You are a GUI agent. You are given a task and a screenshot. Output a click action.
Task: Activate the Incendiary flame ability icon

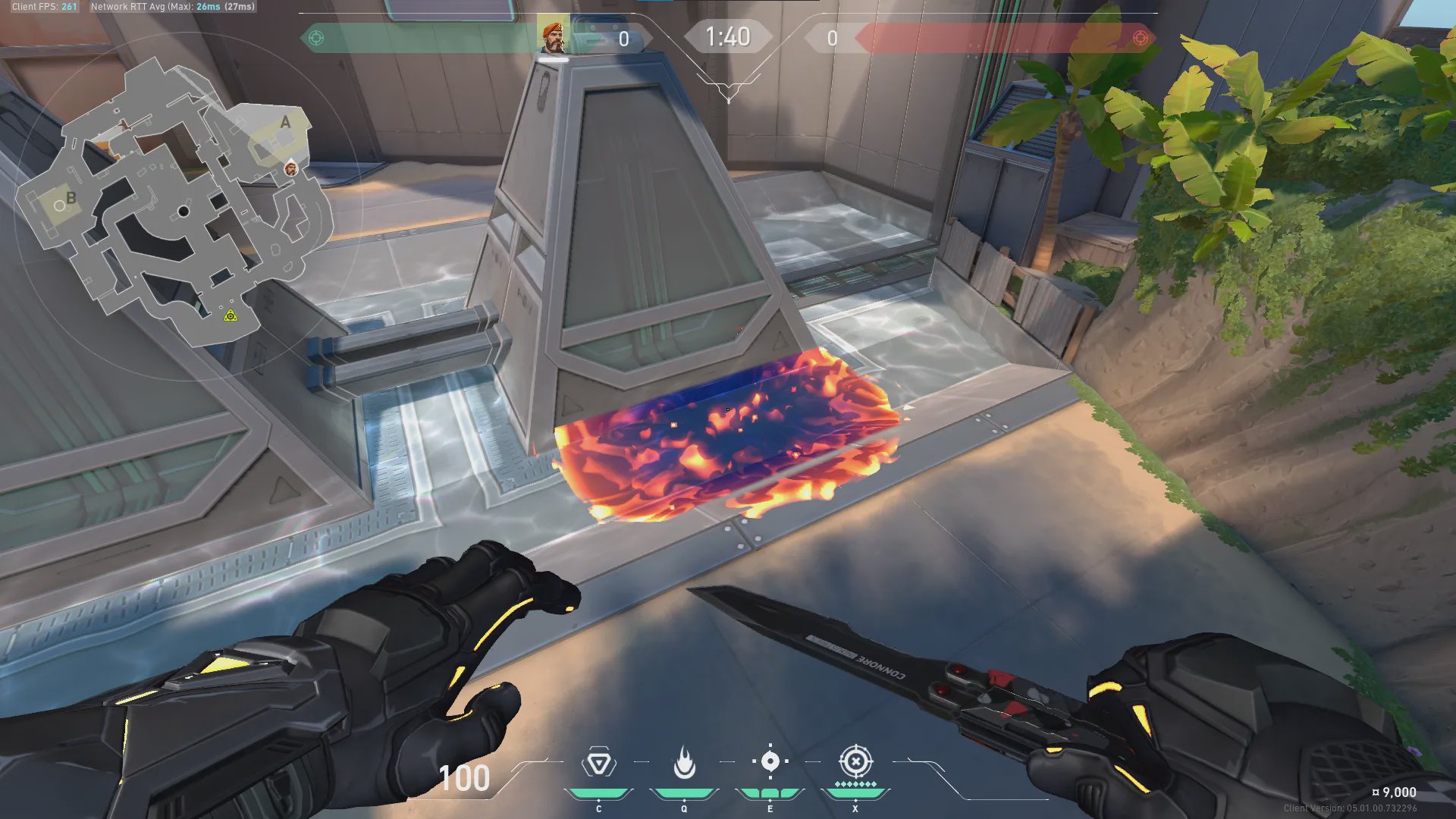pos(684,763)
